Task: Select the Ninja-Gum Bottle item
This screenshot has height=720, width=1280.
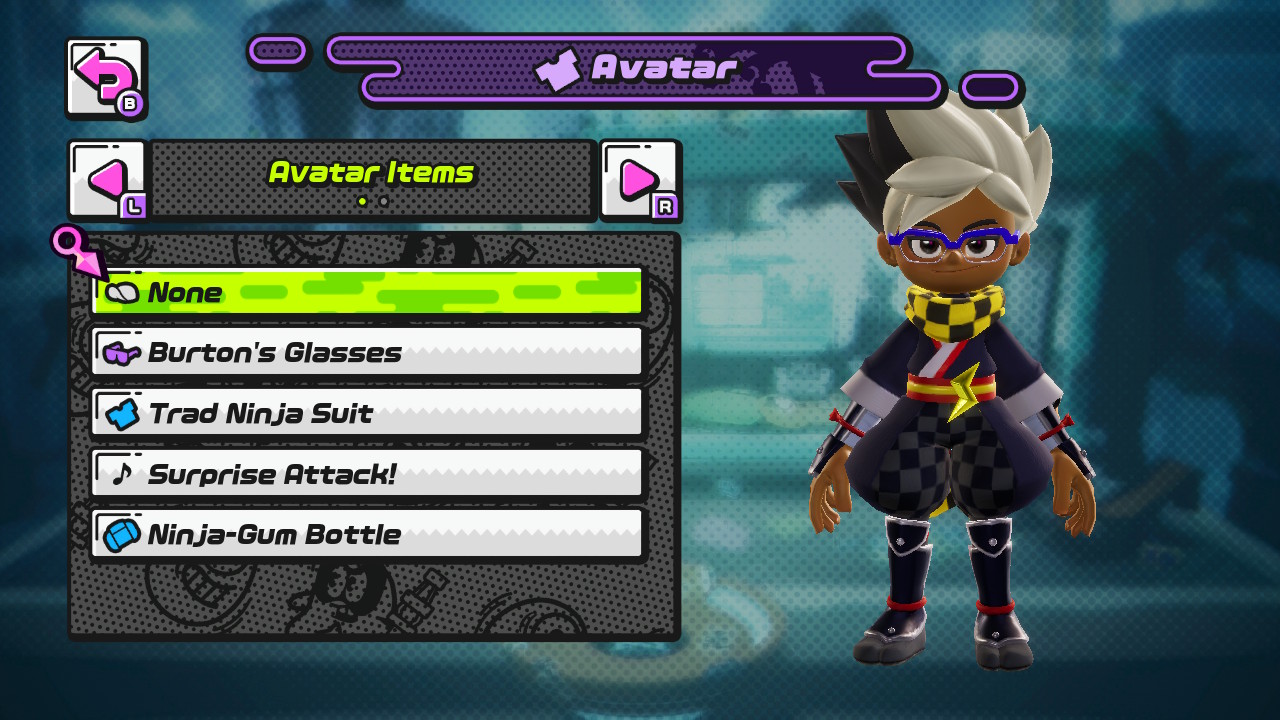Action: [x=366, y=534]
